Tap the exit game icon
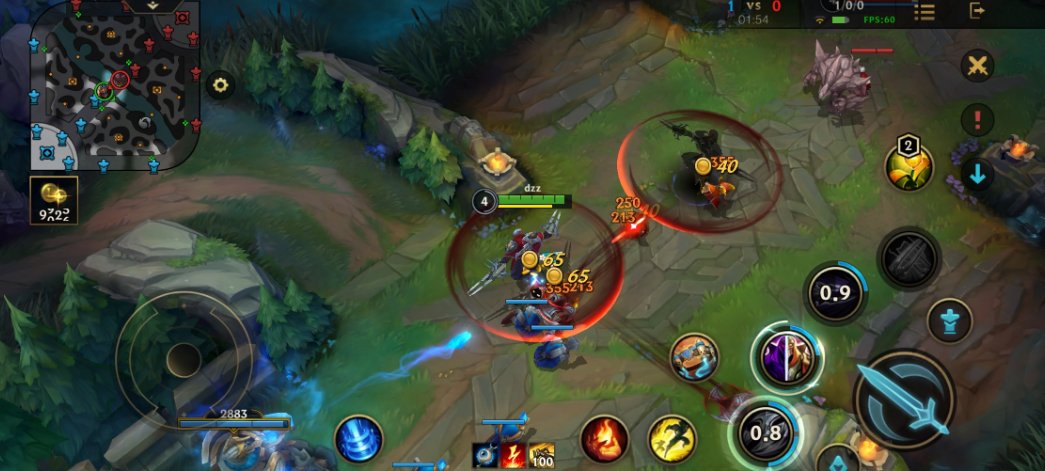This screenshot has width=1045, height=471. coord(977,11)
